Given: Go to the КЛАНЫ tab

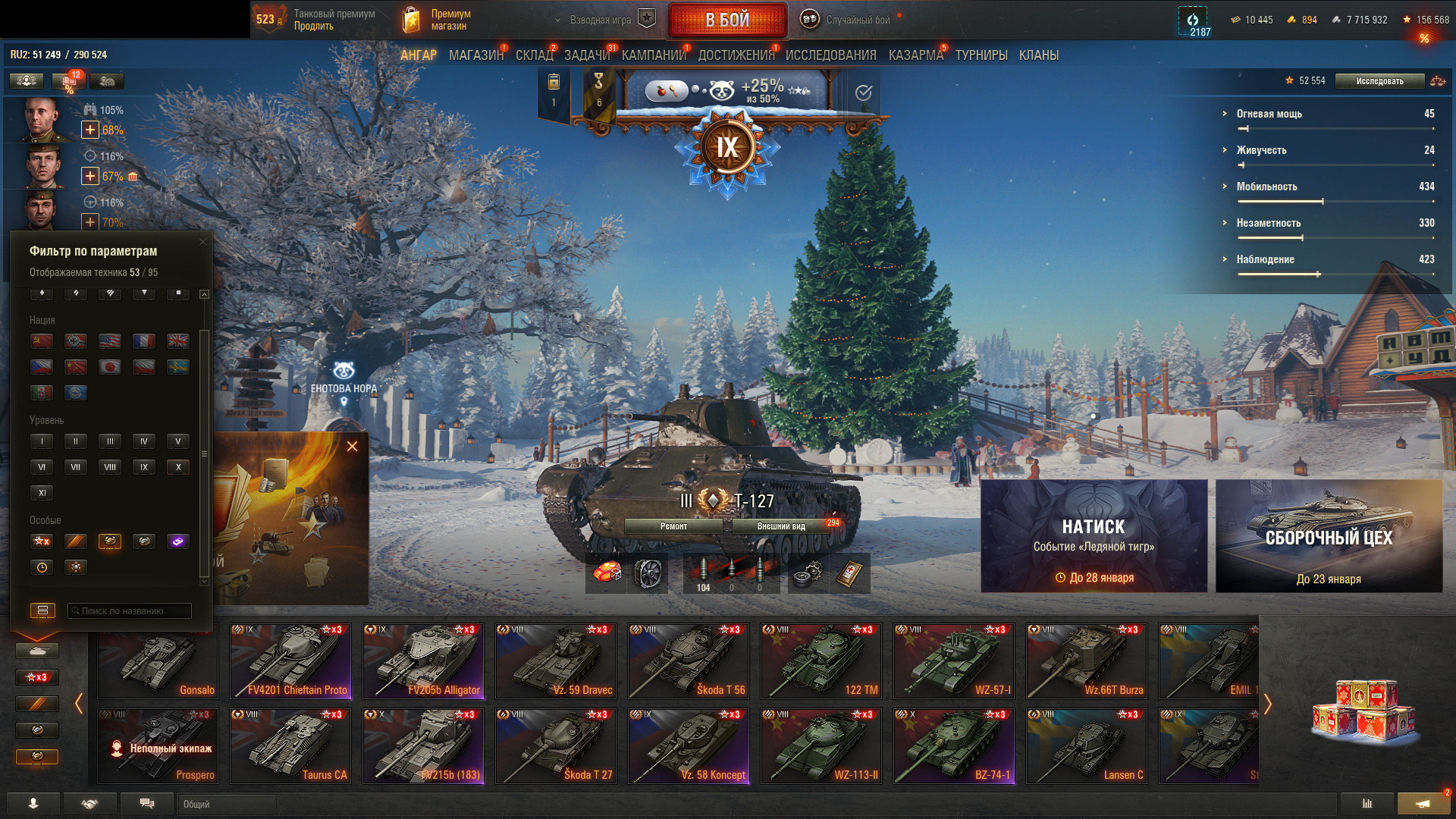Looking at the screenshot, I should coord(1038,55).
